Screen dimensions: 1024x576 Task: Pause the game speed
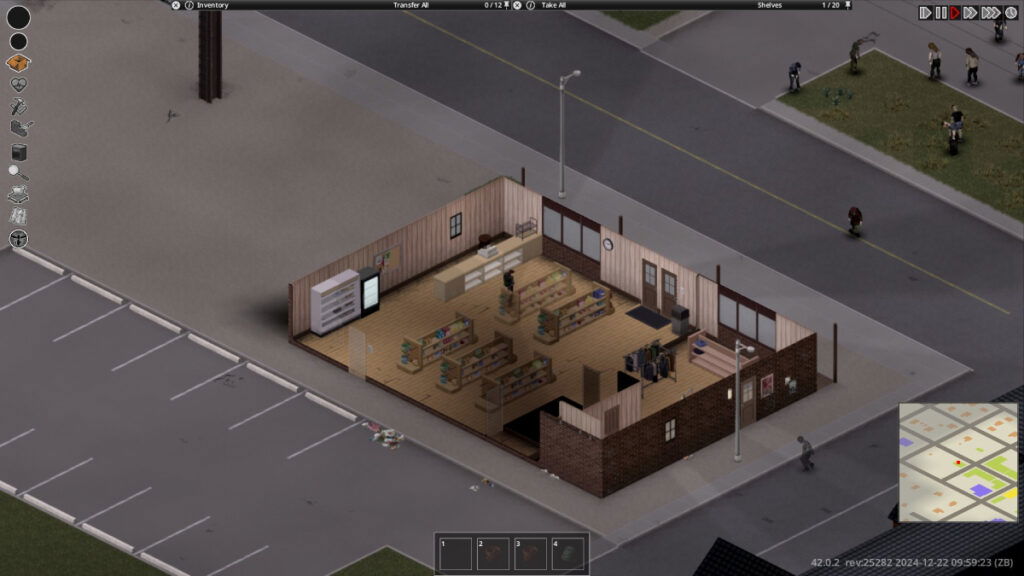click(940, 13)
